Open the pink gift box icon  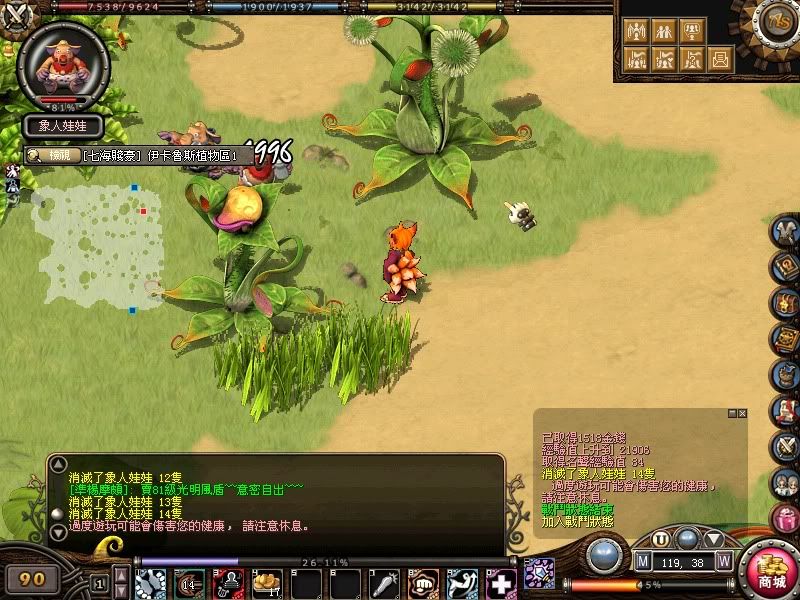pos(785,519)
